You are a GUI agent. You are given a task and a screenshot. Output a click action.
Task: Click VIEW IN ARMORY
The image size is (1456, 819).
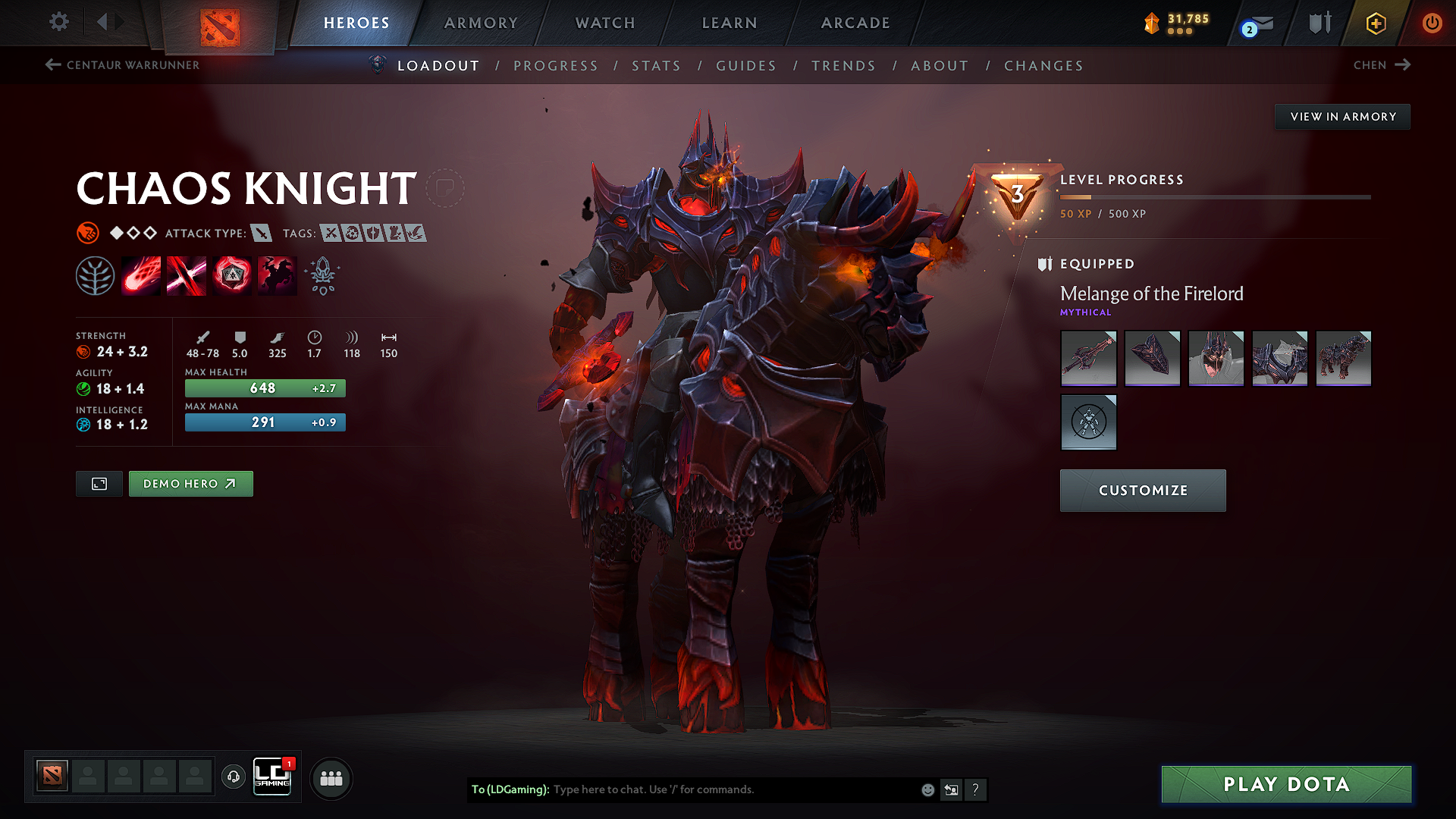click(x=1342, y=116)
